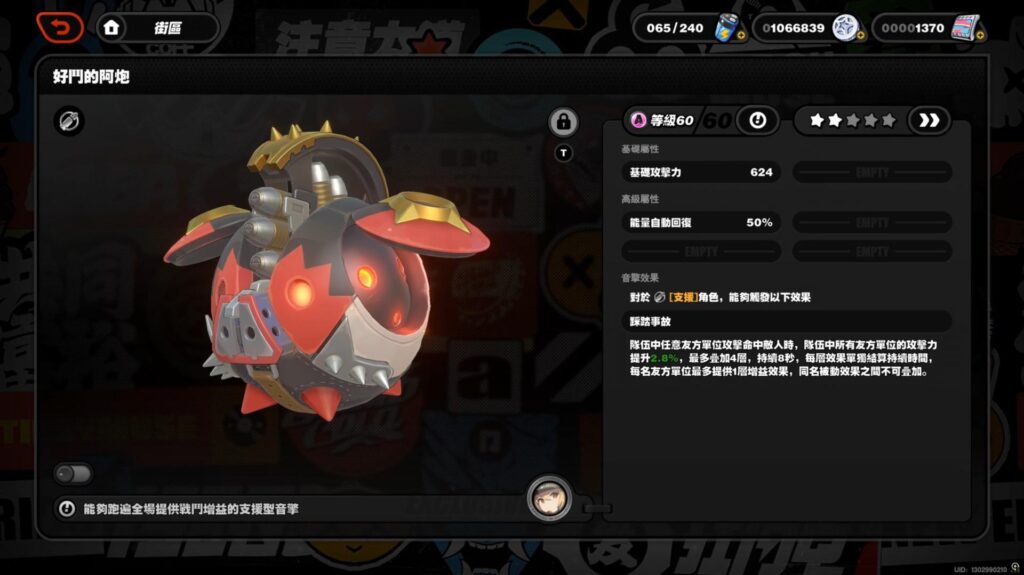Select the equipped character portrait
Image resolution: width=1024 pixels, height=575 pixels.
(550, 498)
